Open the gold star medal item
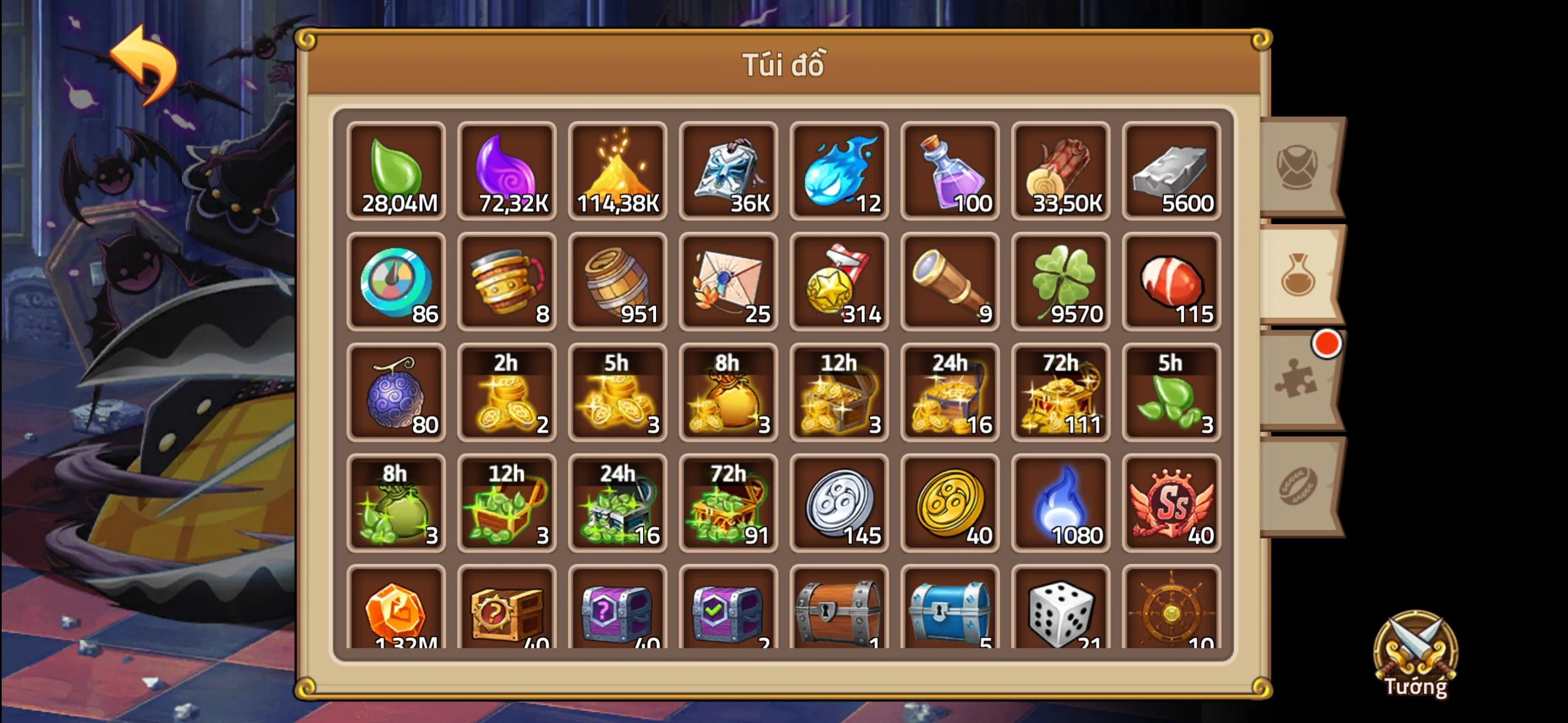1568x723 pixels. (x=839, y=283)
